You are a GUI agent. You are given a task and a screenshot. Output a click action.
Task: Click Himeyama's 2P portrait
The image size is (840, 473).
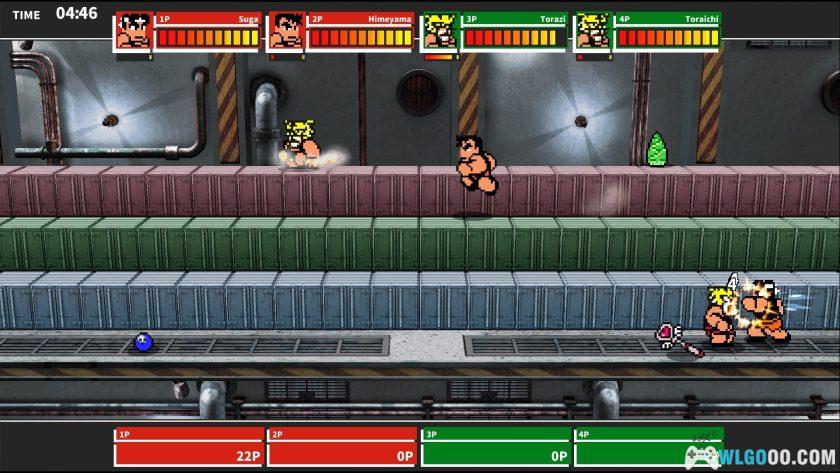click(x=286, y=31)
